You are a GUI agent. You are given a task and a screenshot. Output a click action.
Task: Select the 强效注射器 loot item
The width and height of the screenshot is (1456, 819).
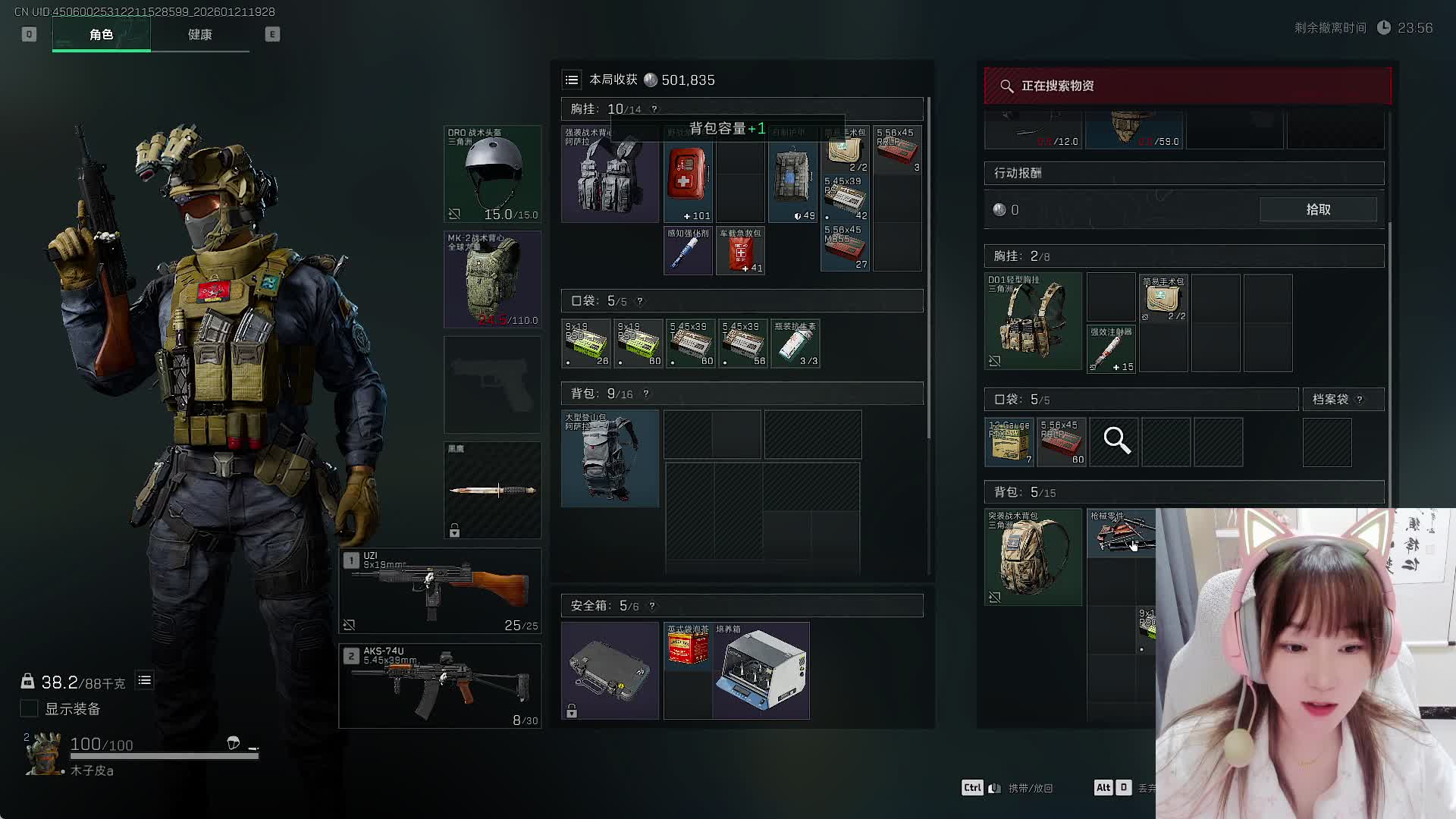click(1111, 349)
